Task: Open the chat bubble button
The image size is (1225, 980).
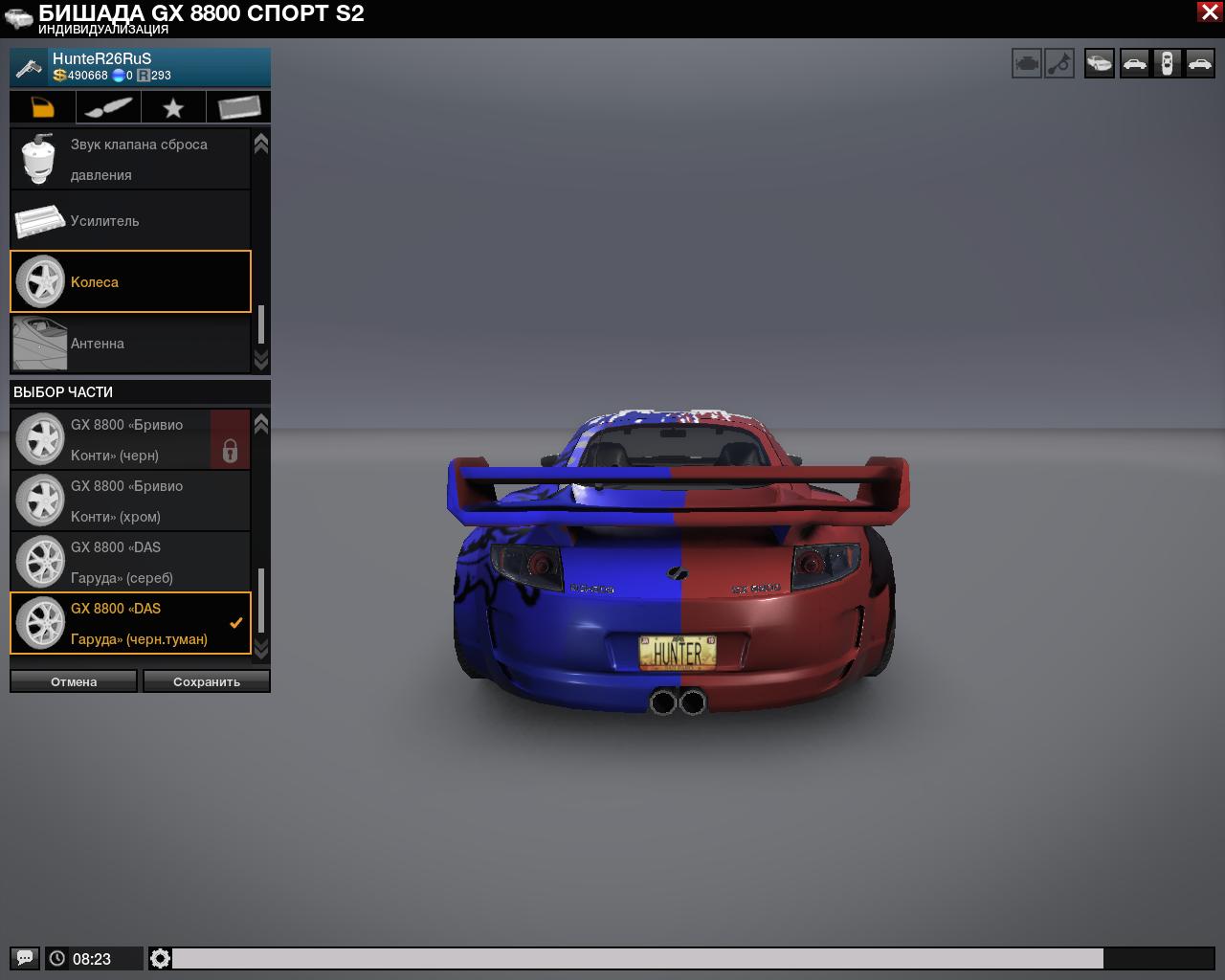Action: point(25,958)
